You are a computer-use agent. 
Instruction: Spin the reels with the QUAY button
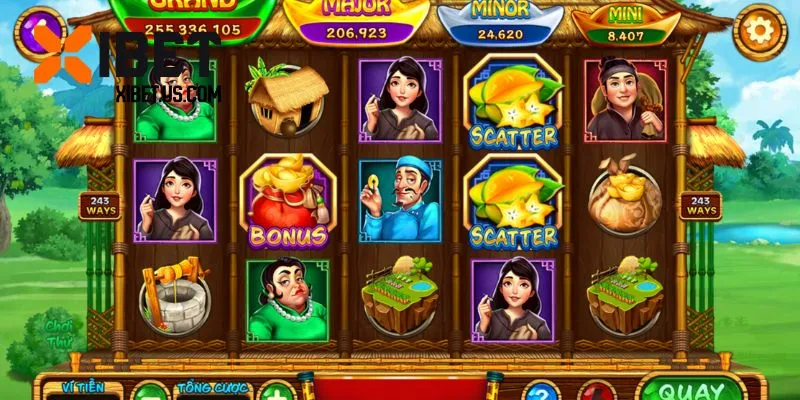pyautogui.click(x=692, y=389)
